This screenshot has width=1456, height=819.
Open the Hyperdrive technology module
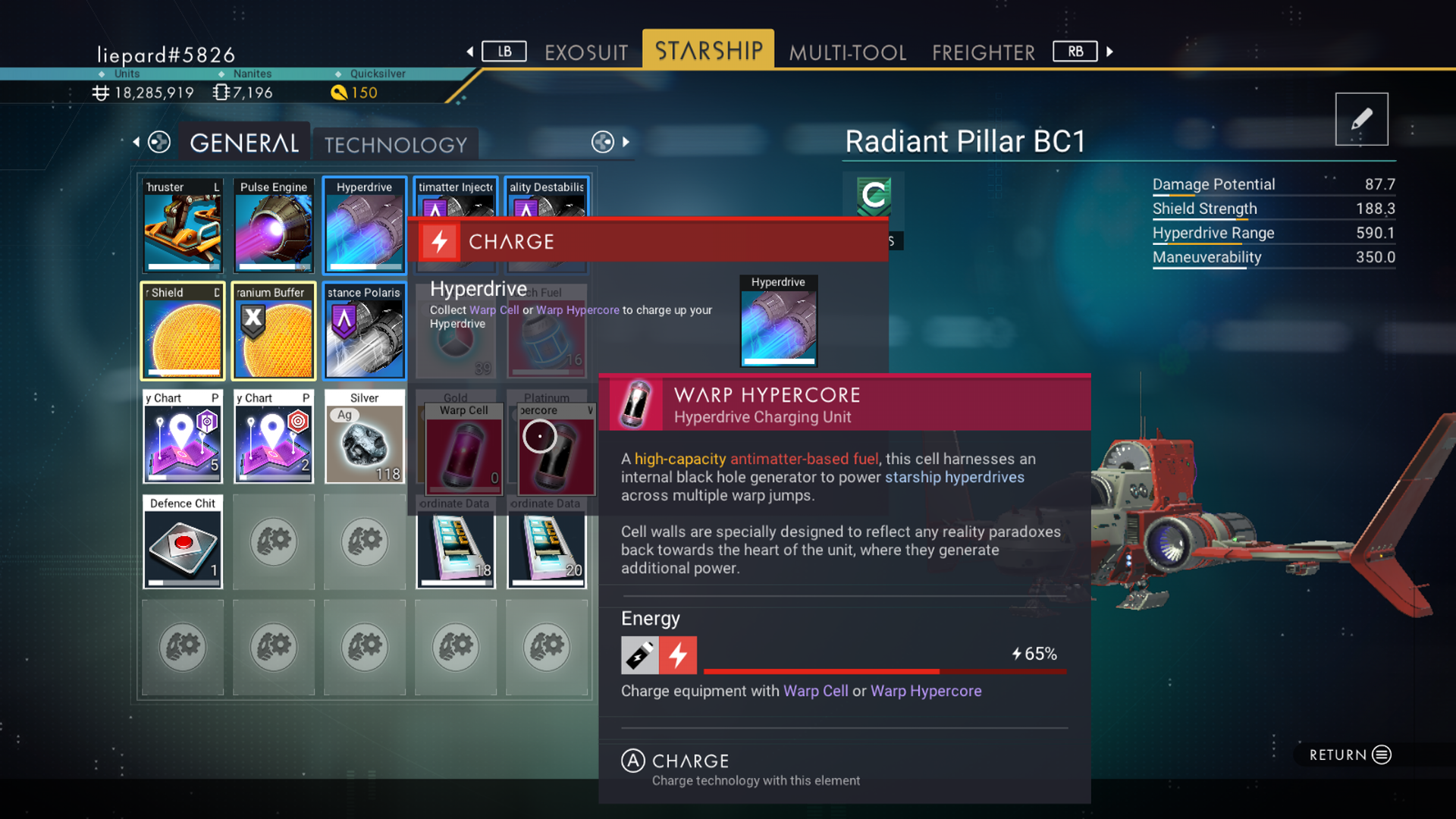[x=365, y=225]
